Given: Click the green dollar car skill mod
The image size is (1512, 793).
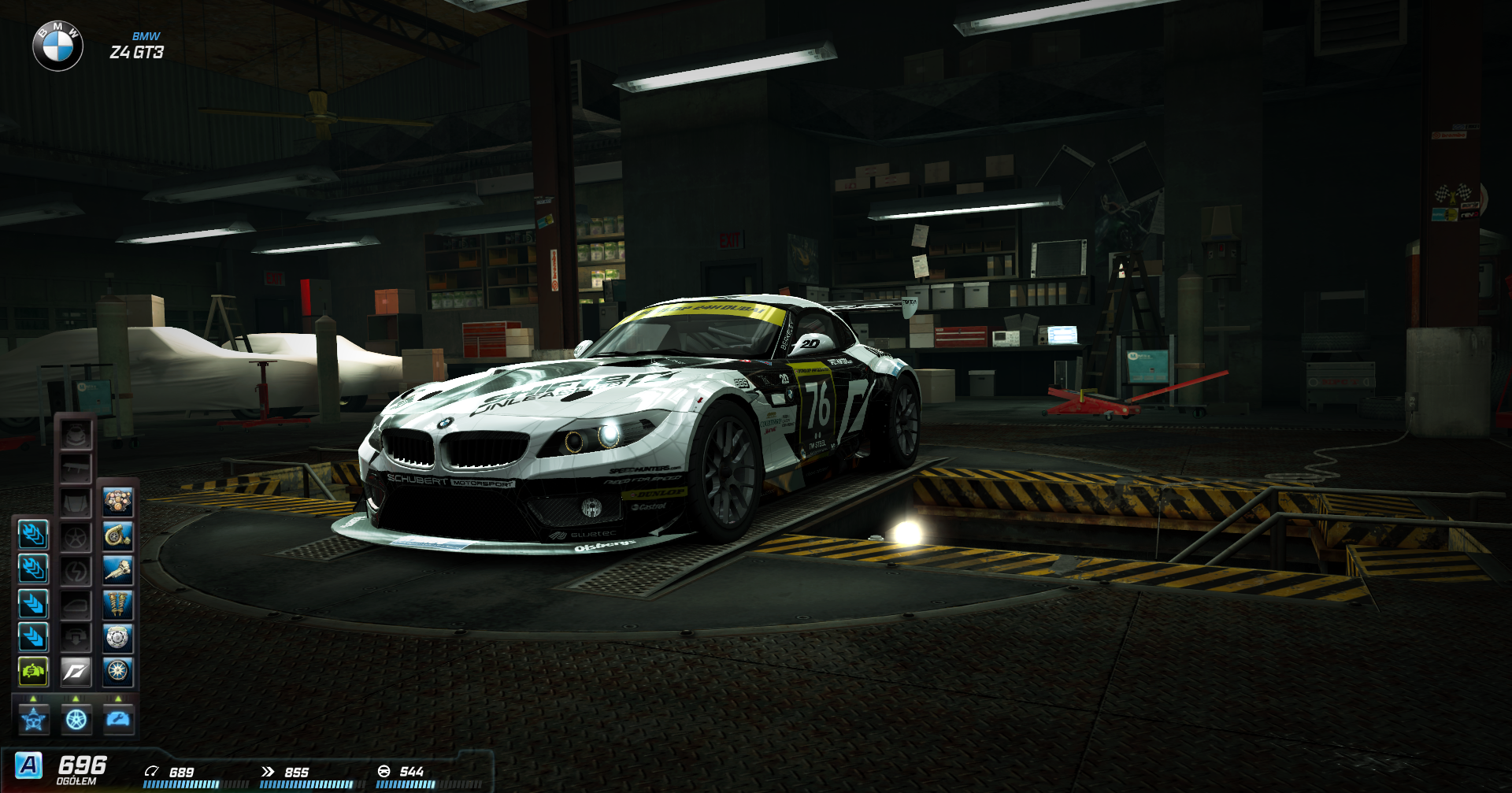Looking at the screenshot, I should [33, 672].
